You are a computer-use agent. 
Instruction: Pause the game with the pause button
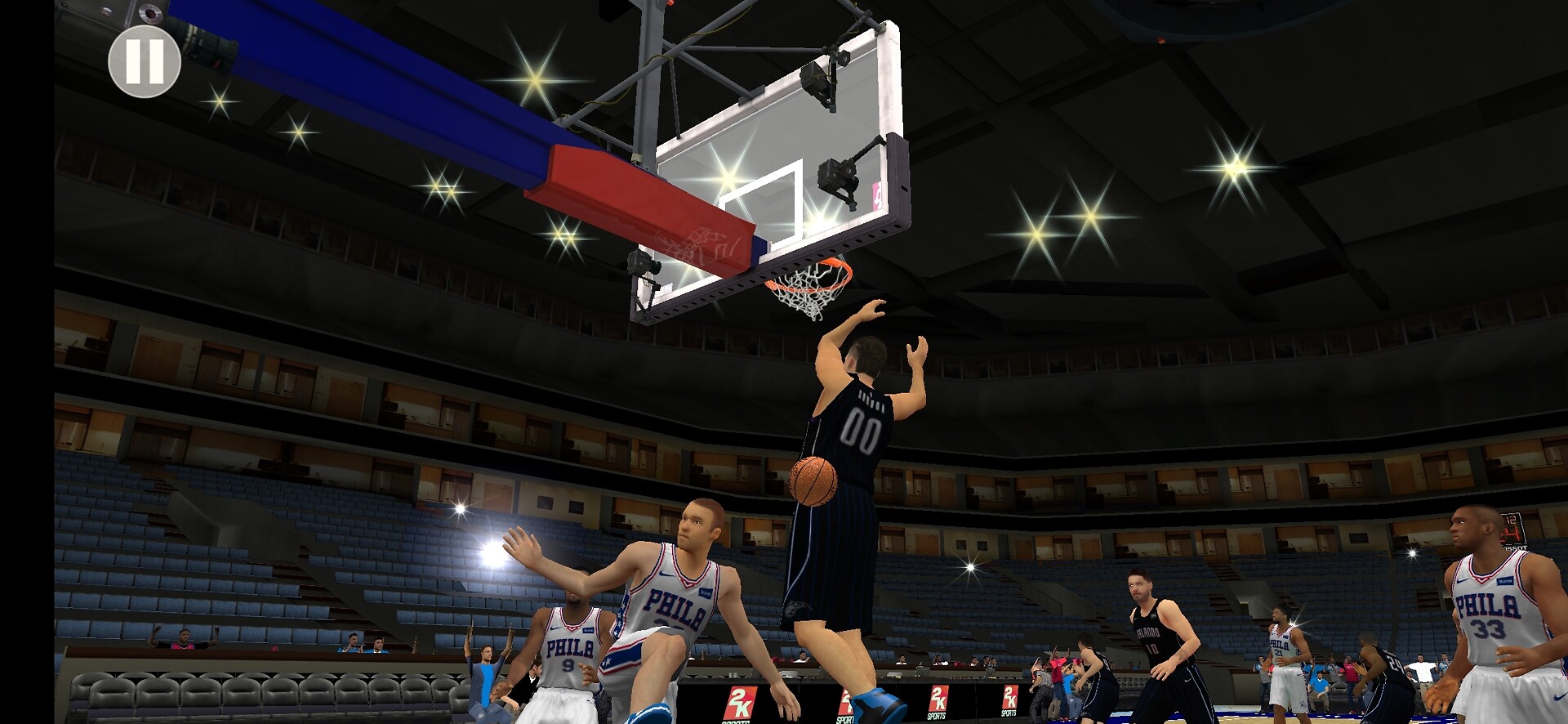tap(145, 61)
